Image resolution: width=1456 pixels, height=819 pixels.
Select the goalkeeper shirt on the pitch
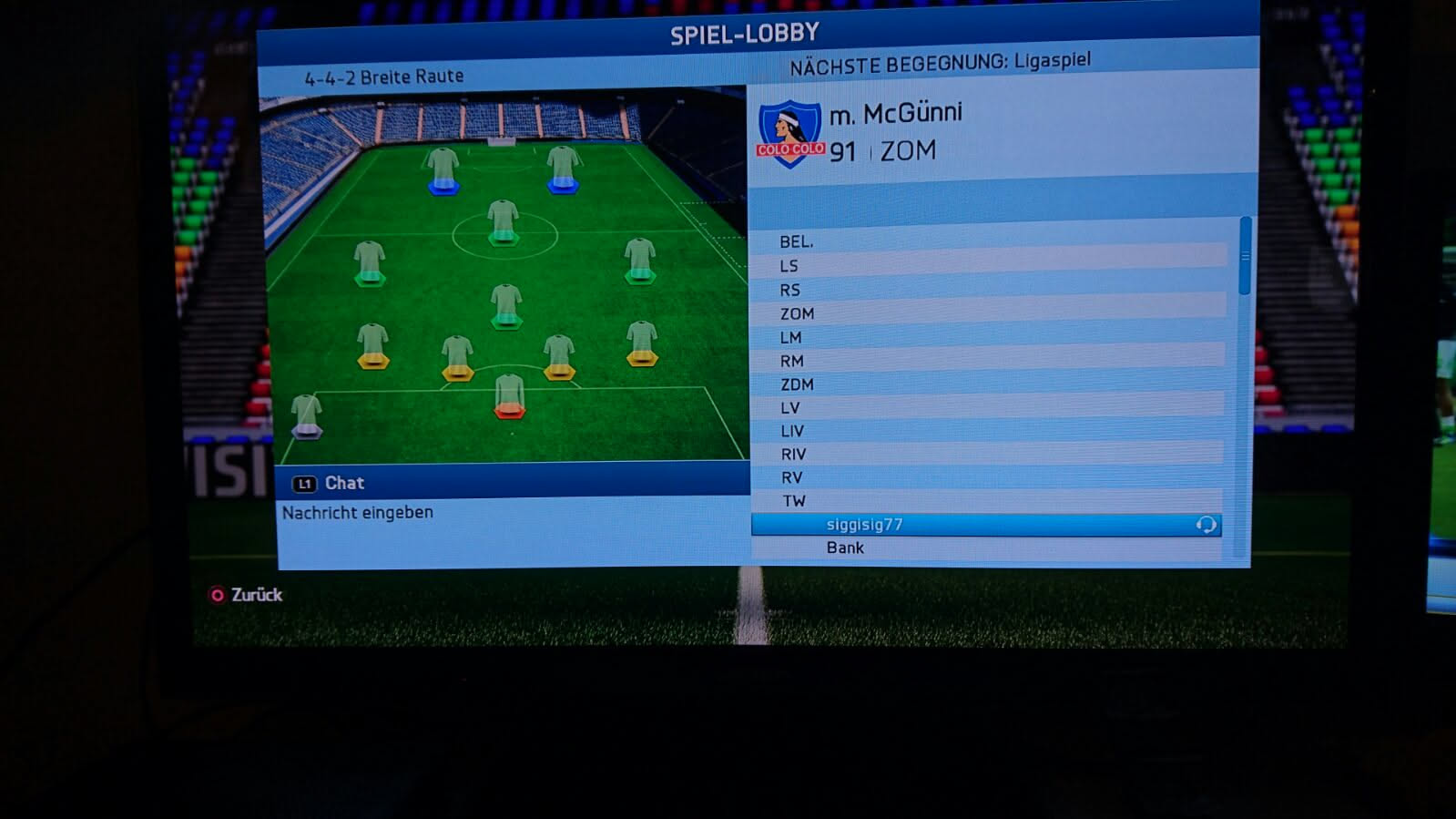pos(509,395)
